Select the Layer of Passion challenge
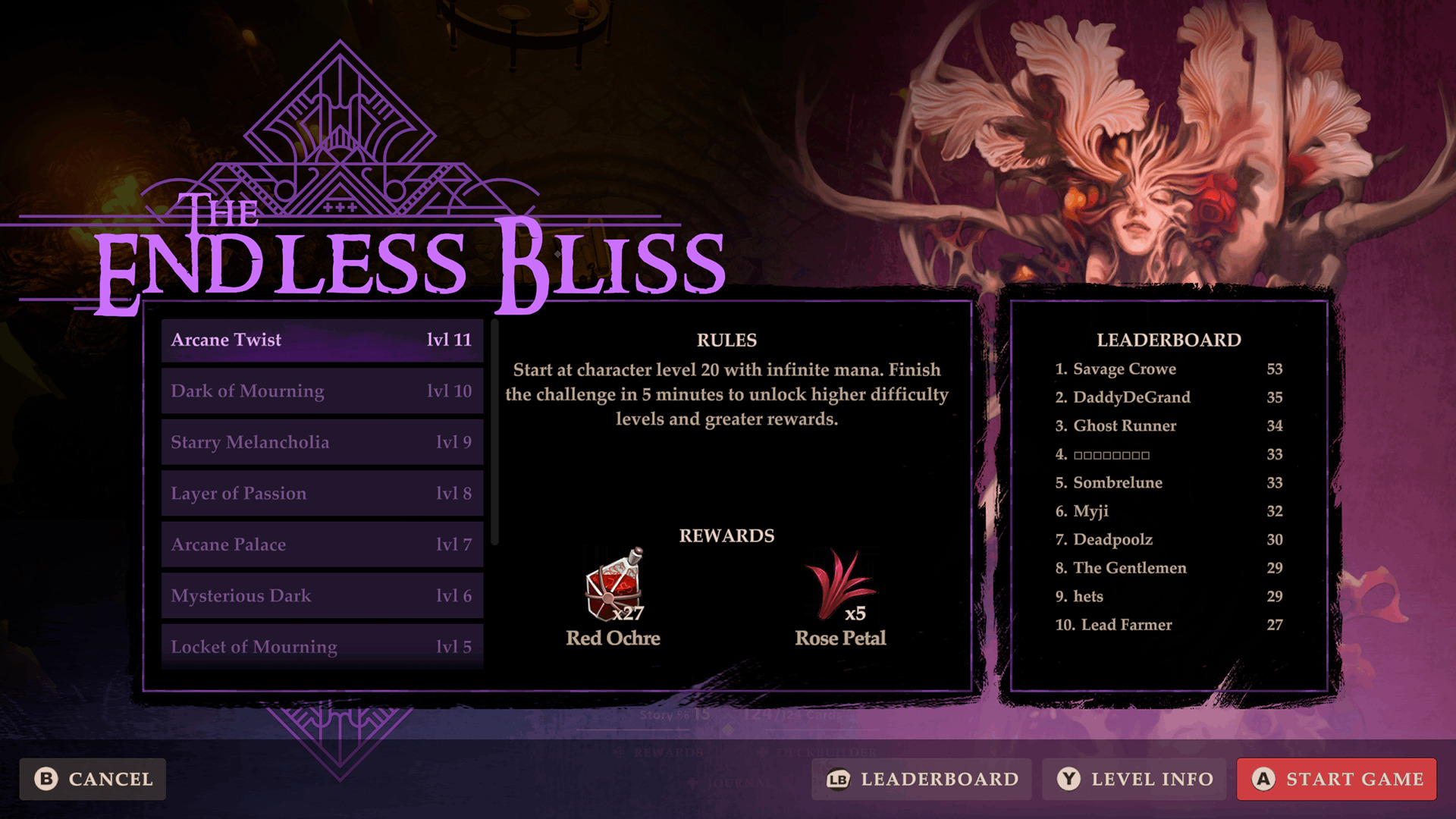 [x=322, y=493]
